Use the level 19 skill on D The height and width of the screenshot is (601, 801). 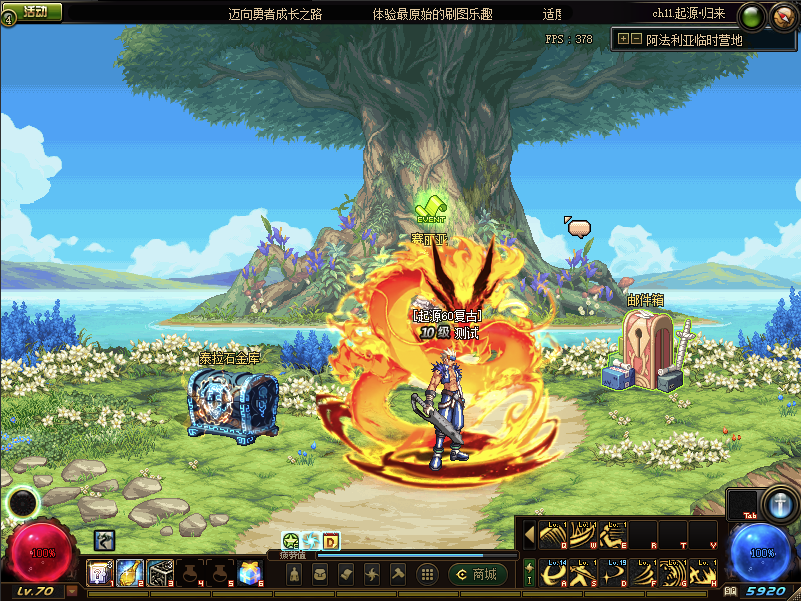click(613, 572)
